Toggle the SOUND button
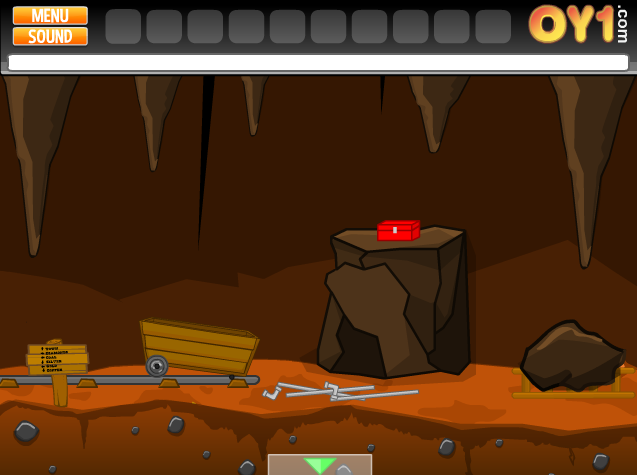This screenshot has height=475, width=637. point(50,36)
